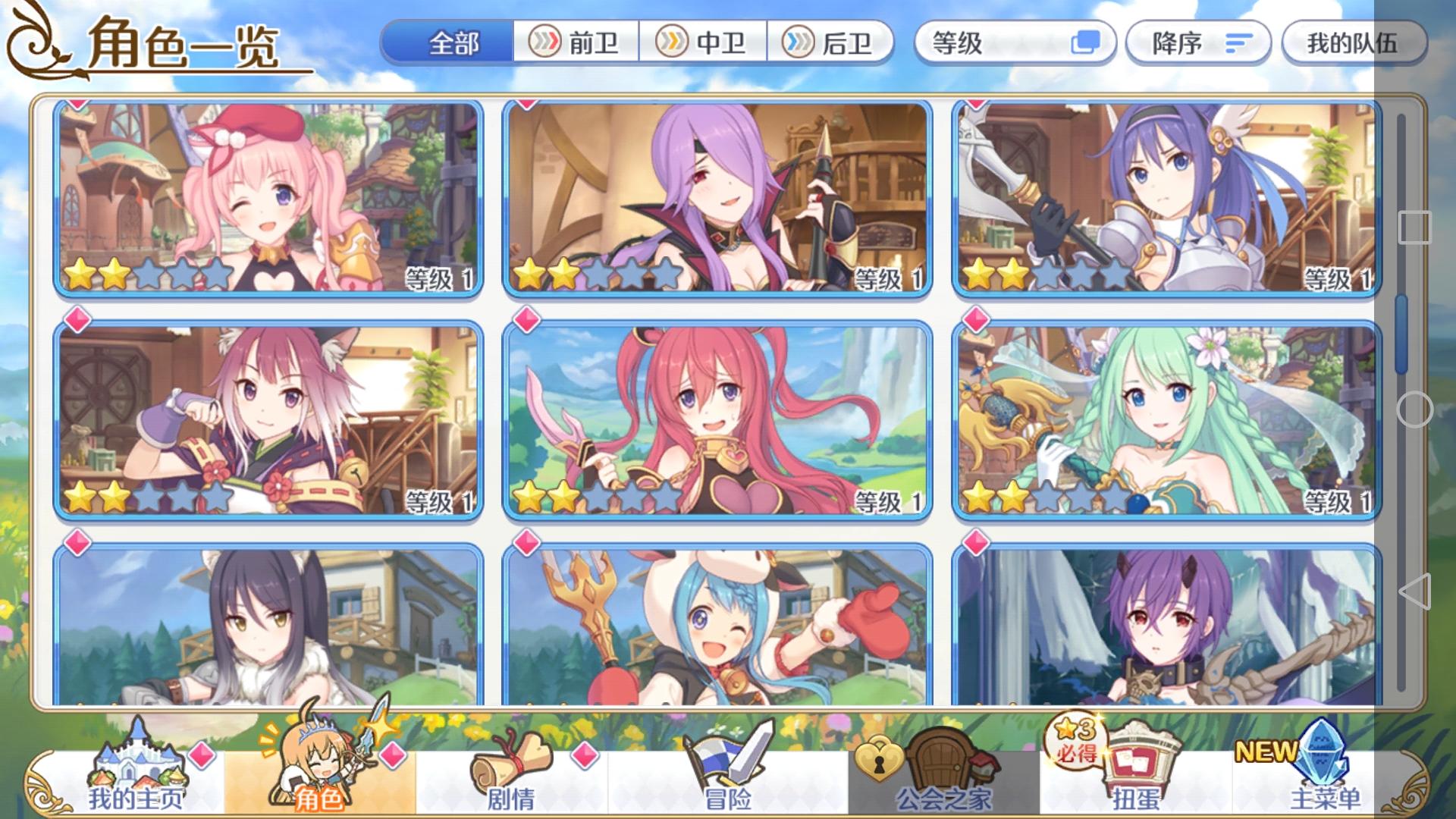Select the 全部 tab
Screen dimensions: 1456x819
[x=456, y=44]
